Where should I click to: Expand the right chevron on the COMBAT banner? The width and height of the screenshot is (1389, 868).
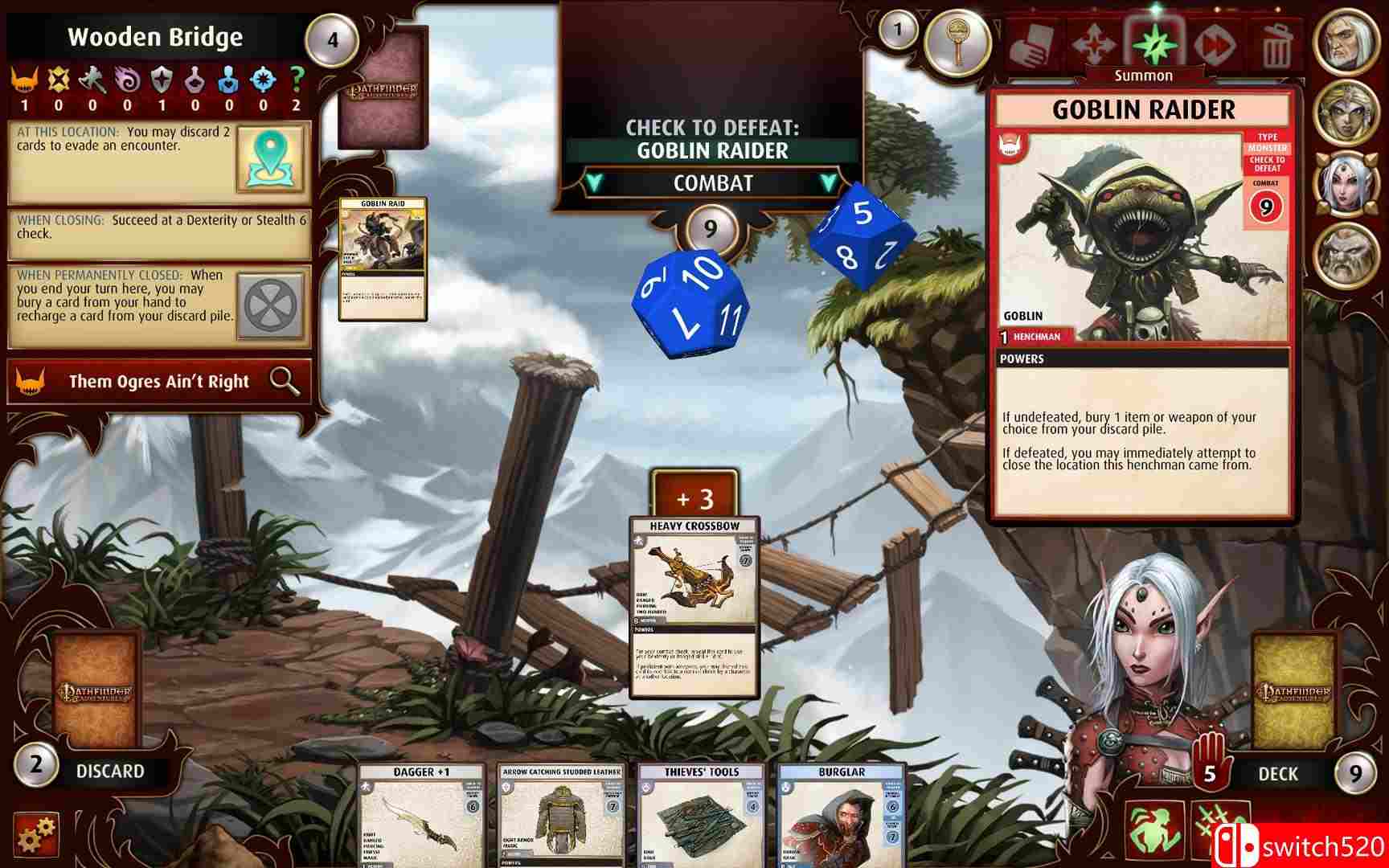829,182
